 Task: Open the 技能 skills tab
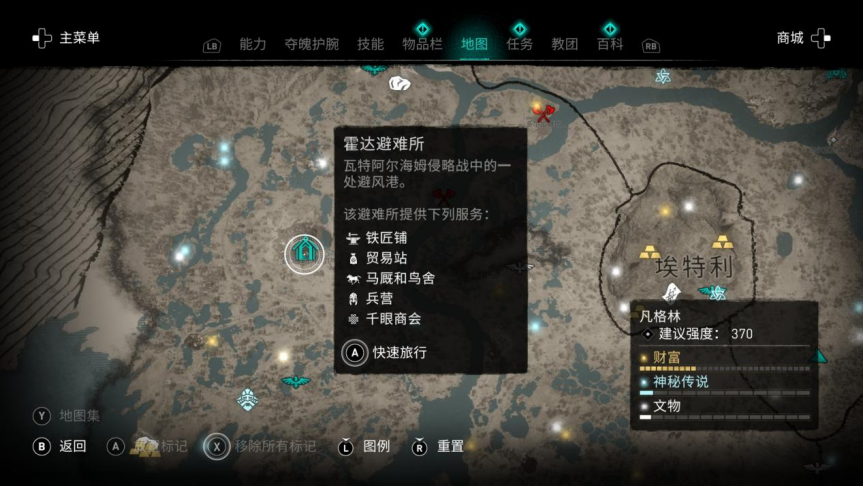pyautogui.click(x=371, y=44)
